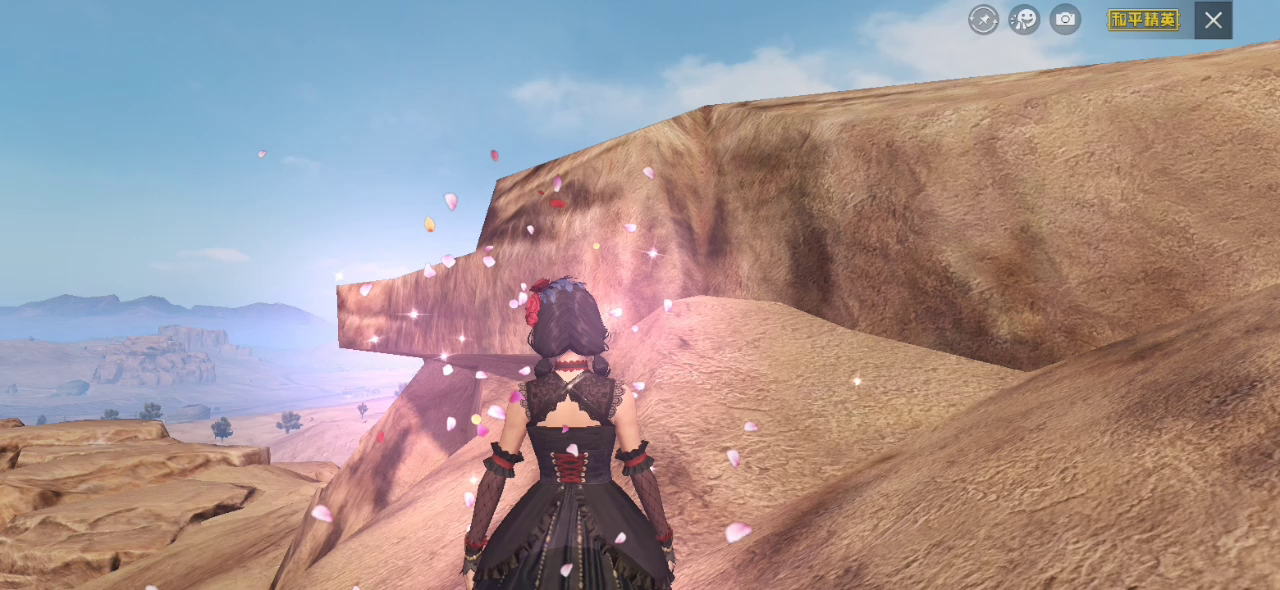
Task: Open the emote smiley face icon
Action: click(x=1024, y=19)
